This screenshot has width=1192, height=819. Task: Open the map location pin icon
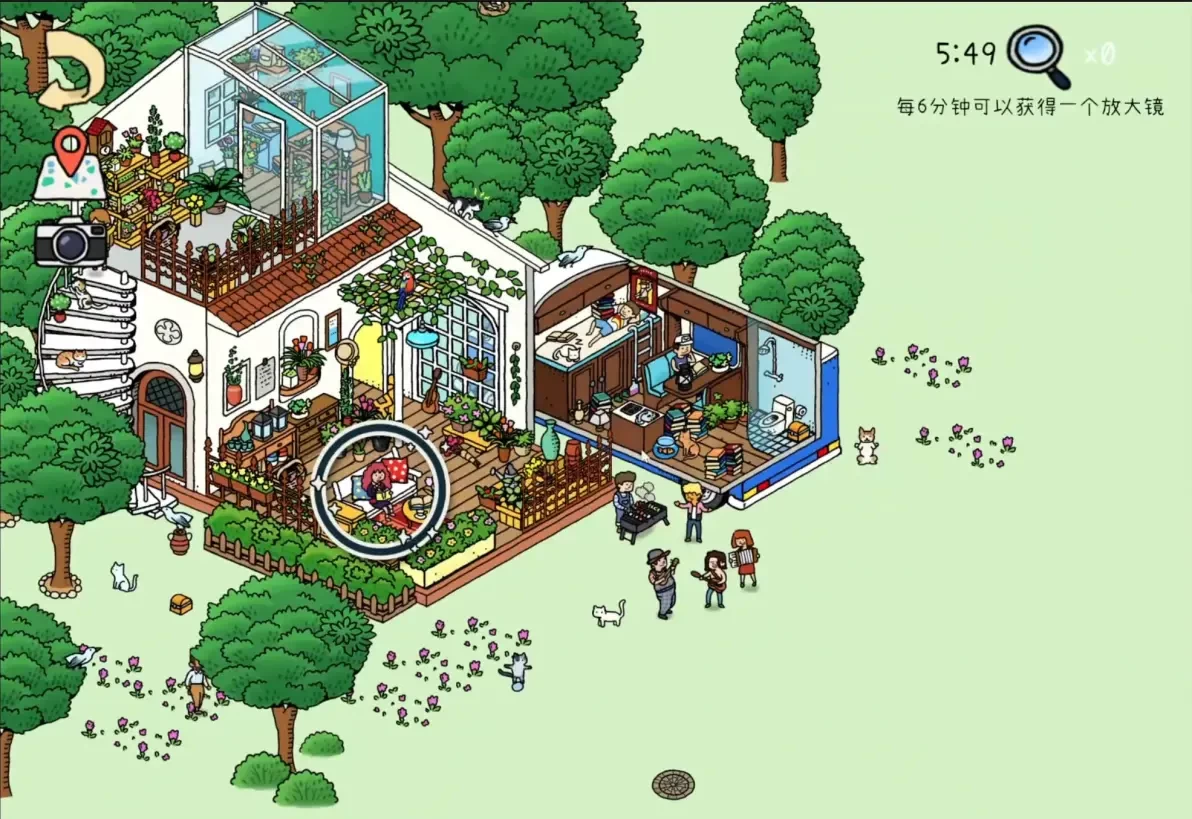[69, 163]
